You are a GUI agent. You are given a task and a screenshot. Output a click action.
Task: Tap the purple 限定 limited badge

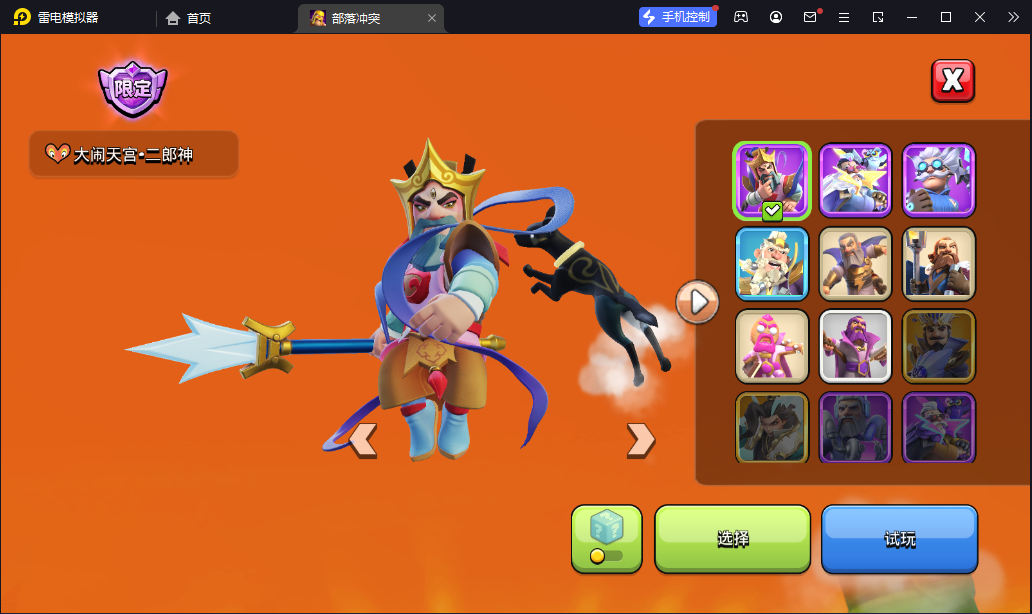pyautogui.click(x=132, y=88)
